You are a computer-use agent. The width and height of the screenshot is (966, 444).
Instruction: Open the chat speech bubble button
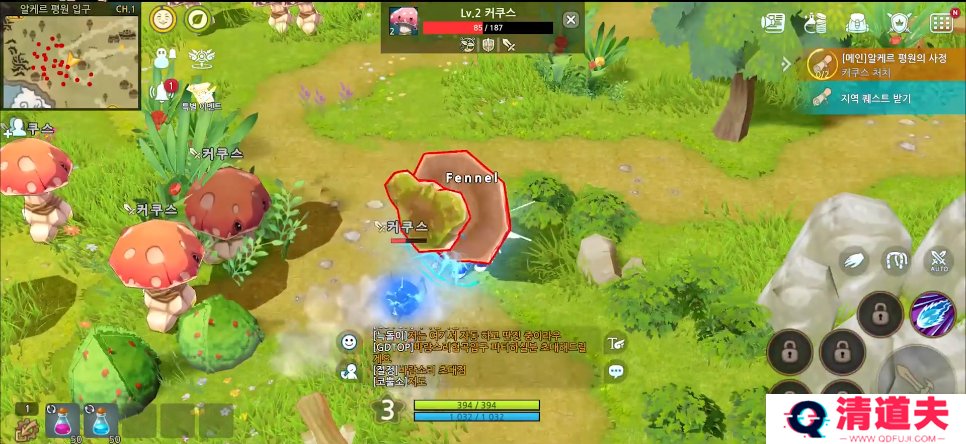[x=616, y=371]
